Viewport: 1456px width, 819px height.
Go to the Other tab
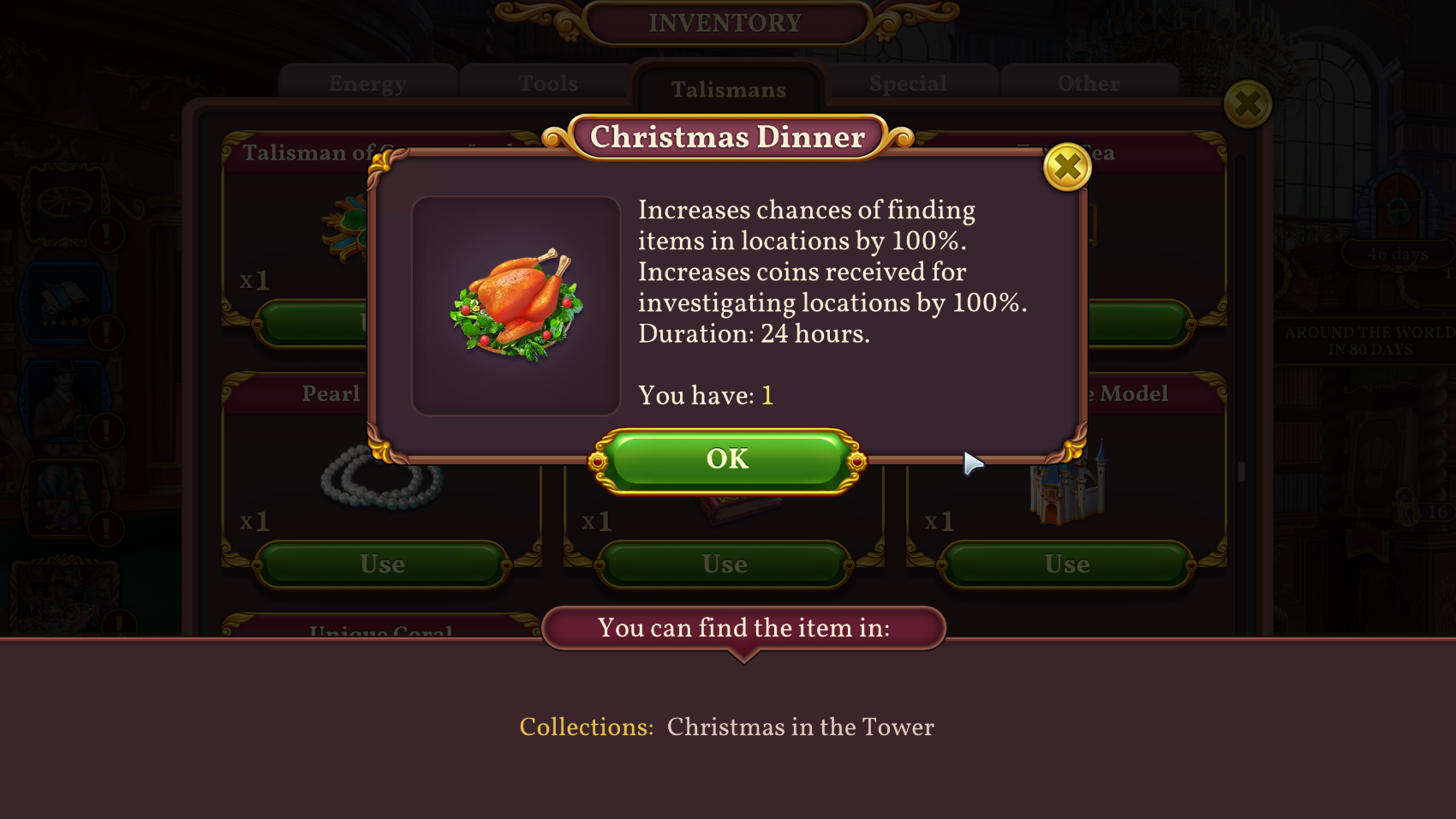1088,84
